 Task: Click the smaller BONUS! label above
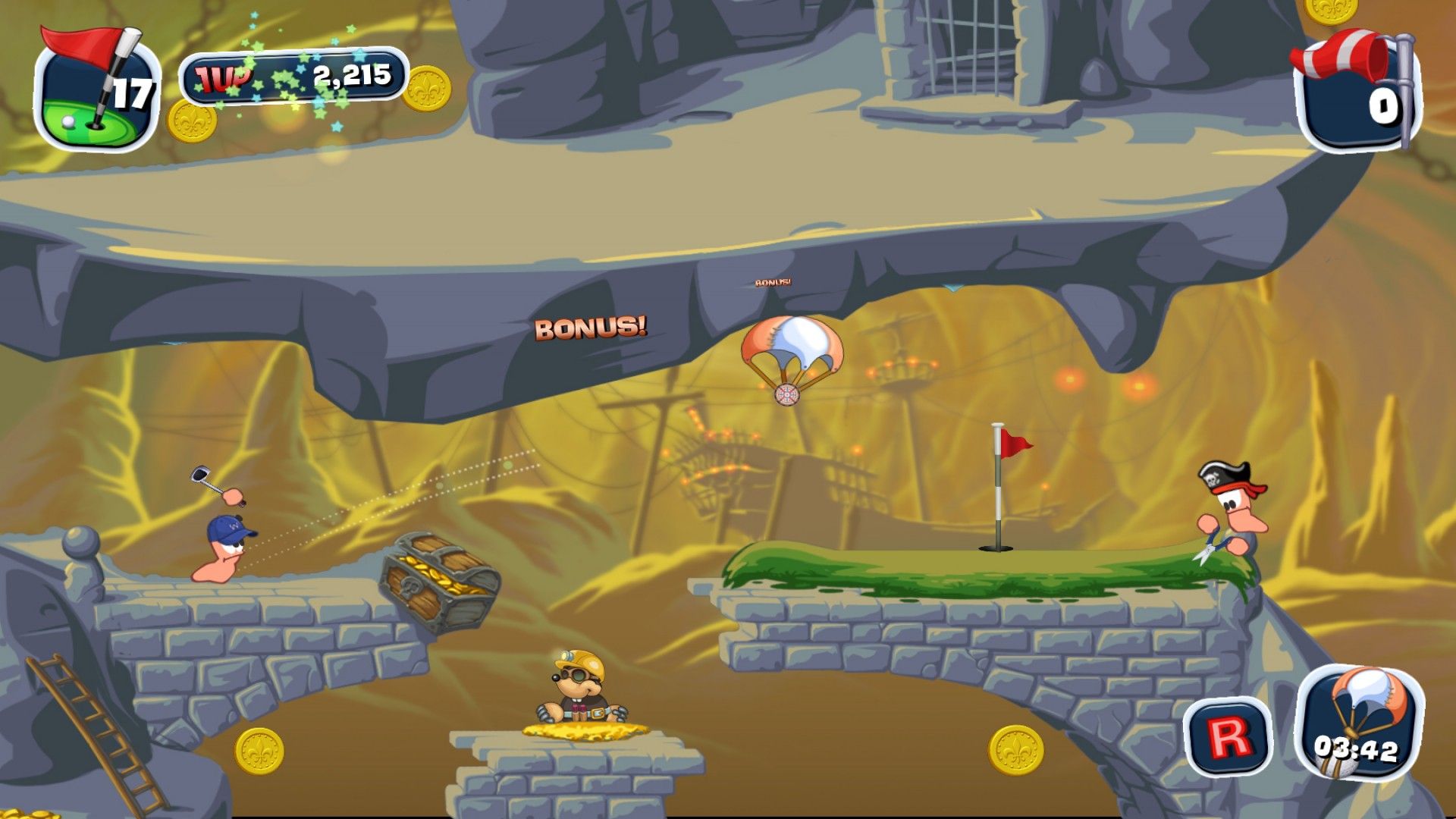click(x=773, y=281)
